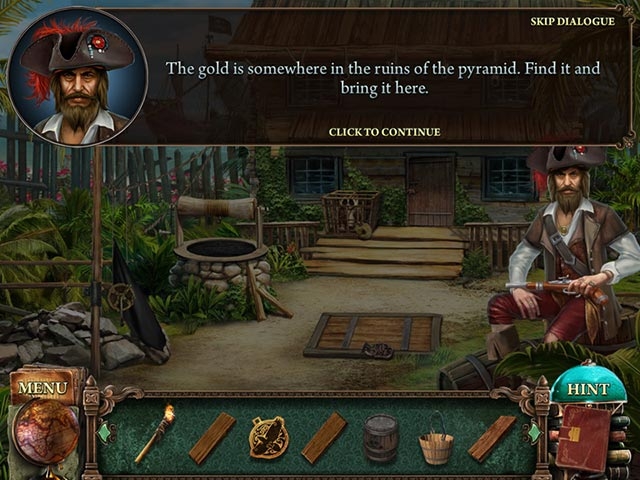Select the burning torch in inventory
The height and width of the screenshot is (480, 640).
[x=155, y=433]
